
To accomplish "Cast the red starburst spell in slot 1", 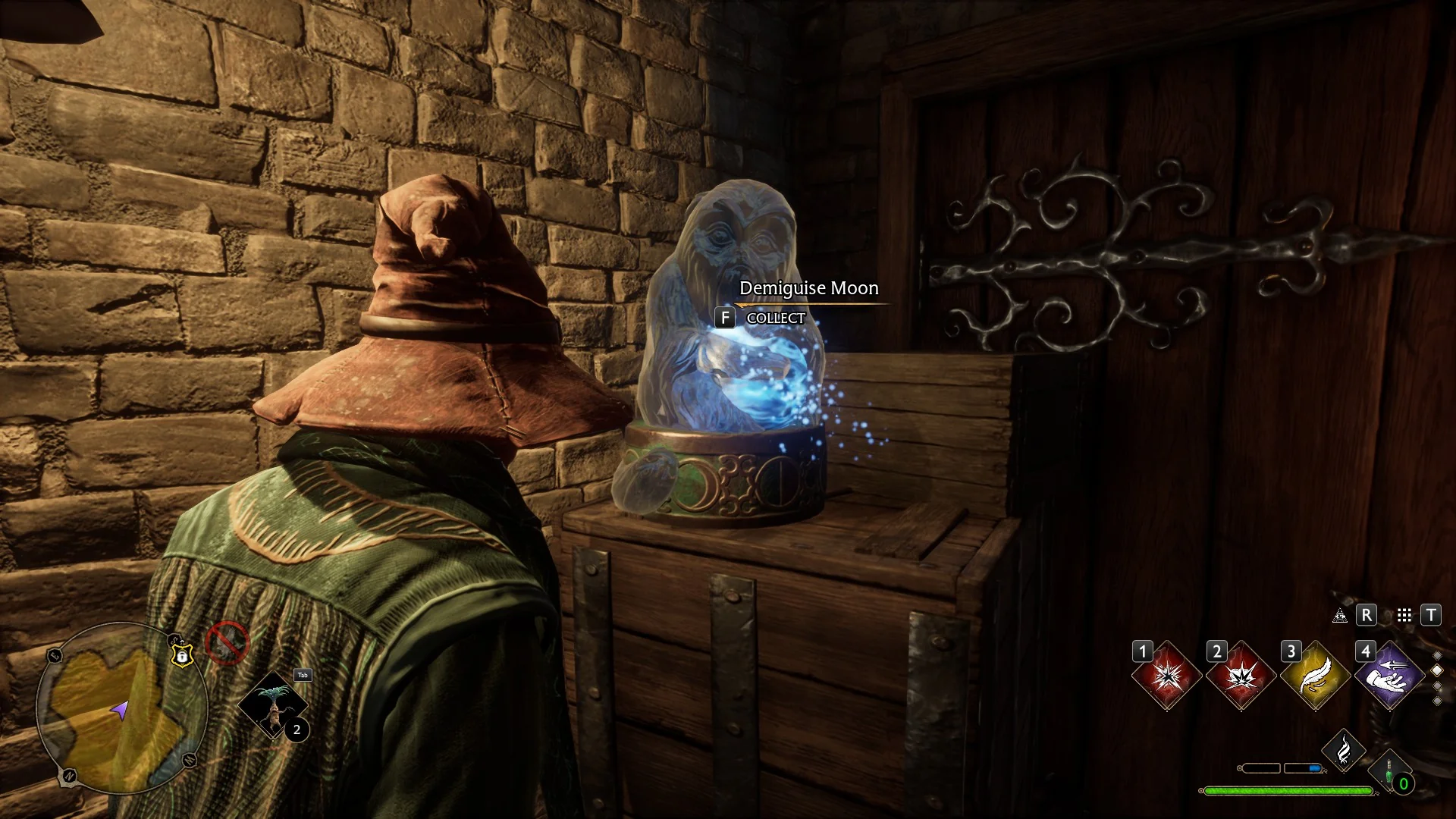I will click(x=1166, y=676).
